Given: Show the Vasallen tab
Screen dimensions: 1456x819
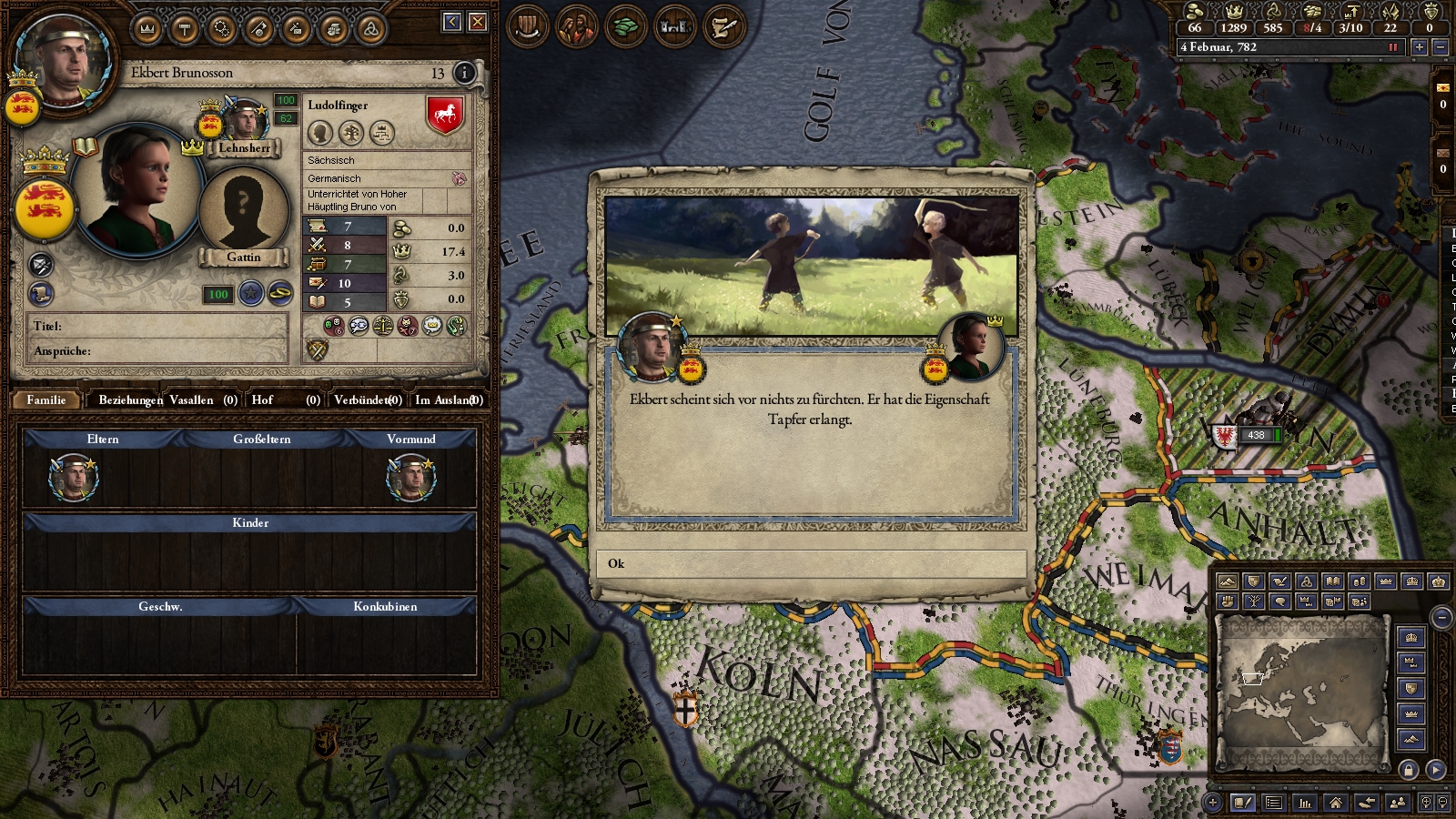Looking at the screenshot, I should [202, 399].
